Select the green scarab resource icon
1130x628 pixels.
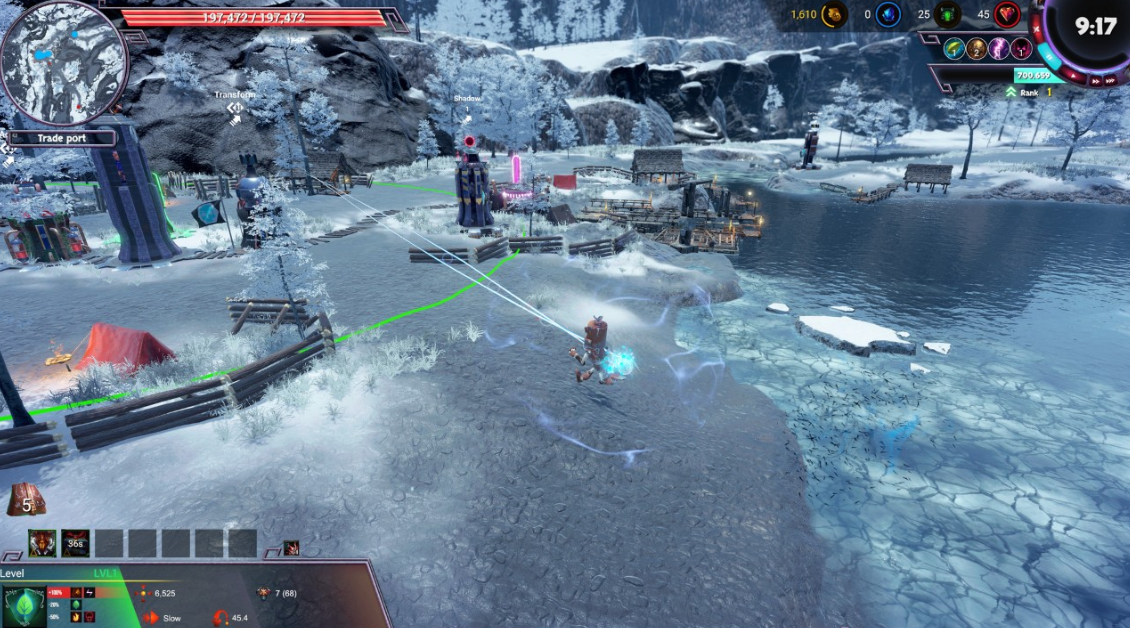(x=948, y=14)
